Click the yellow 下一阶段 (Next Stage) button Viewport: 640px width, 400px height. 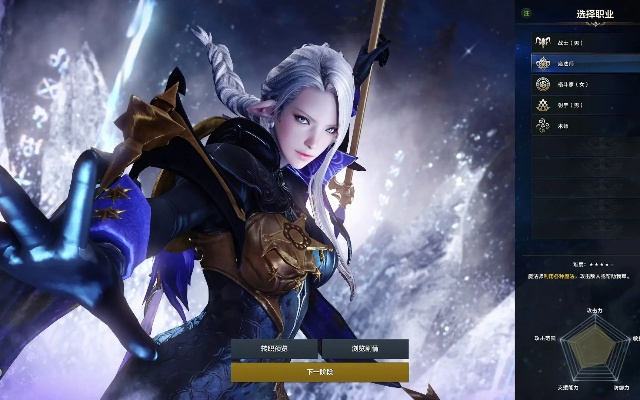(x=319, y=371)
